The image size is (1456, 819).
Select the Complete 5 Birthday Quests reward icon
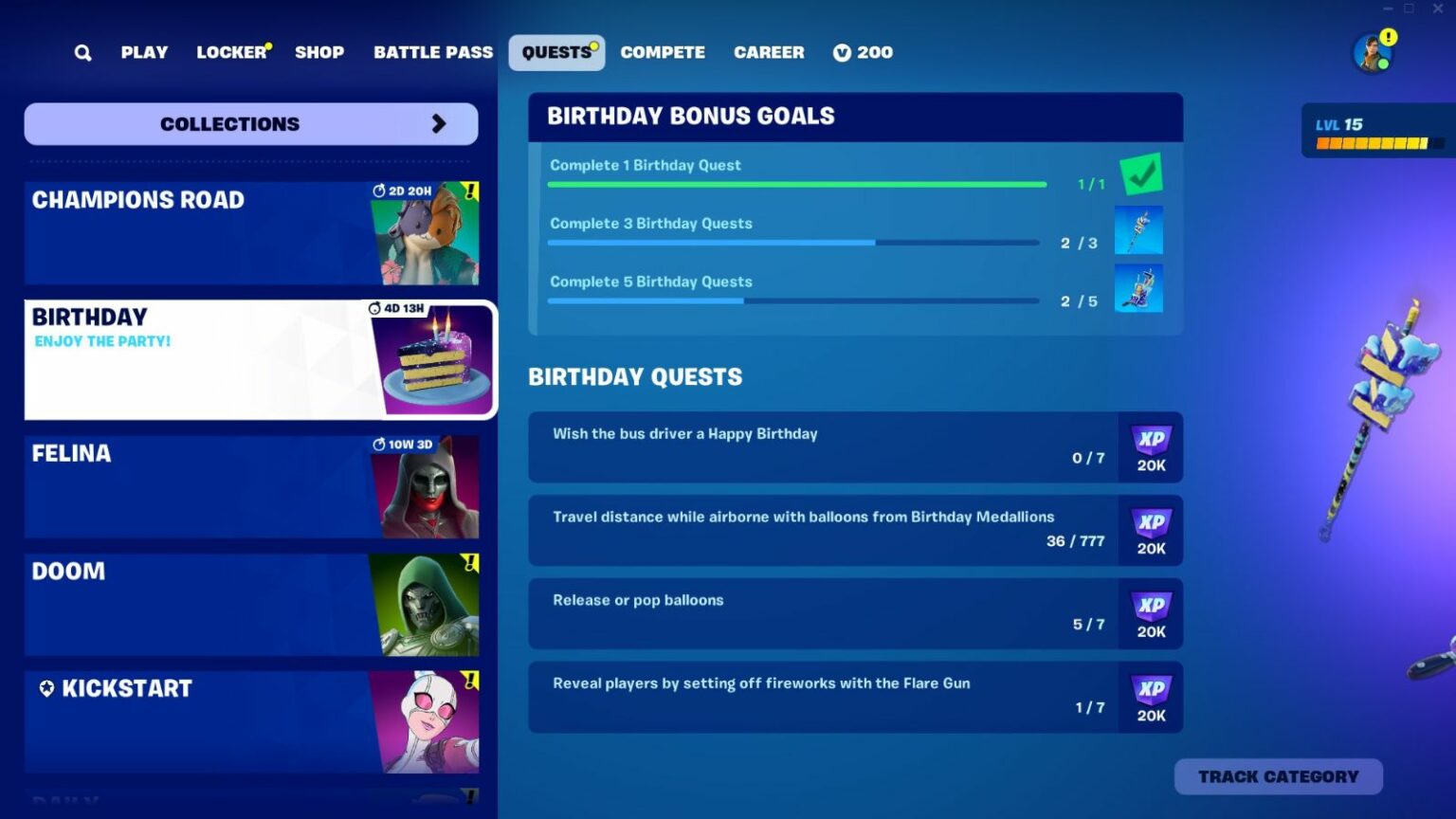click(1138, 289)
